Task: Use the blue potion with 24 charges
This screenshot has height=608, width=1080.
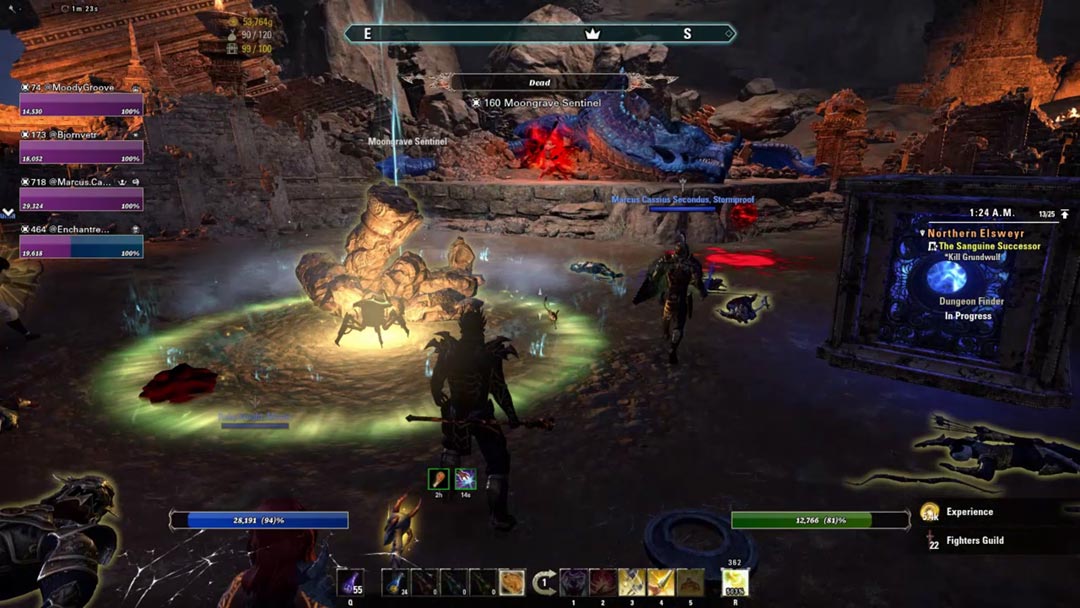Action: click(x=396, y=582)
